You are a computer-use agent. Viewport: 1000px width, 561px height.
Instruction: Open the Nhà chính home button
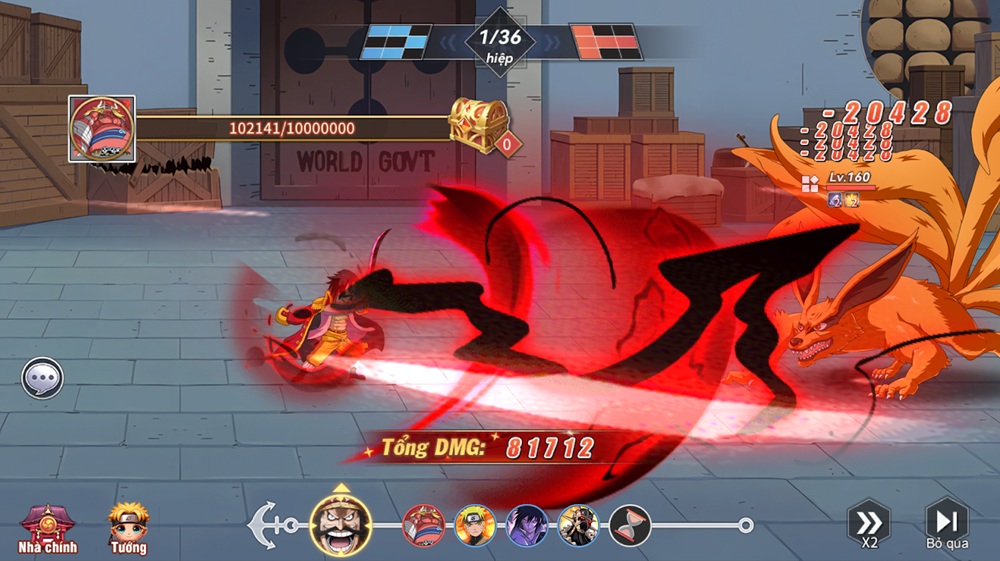click(x=41, y=526)
